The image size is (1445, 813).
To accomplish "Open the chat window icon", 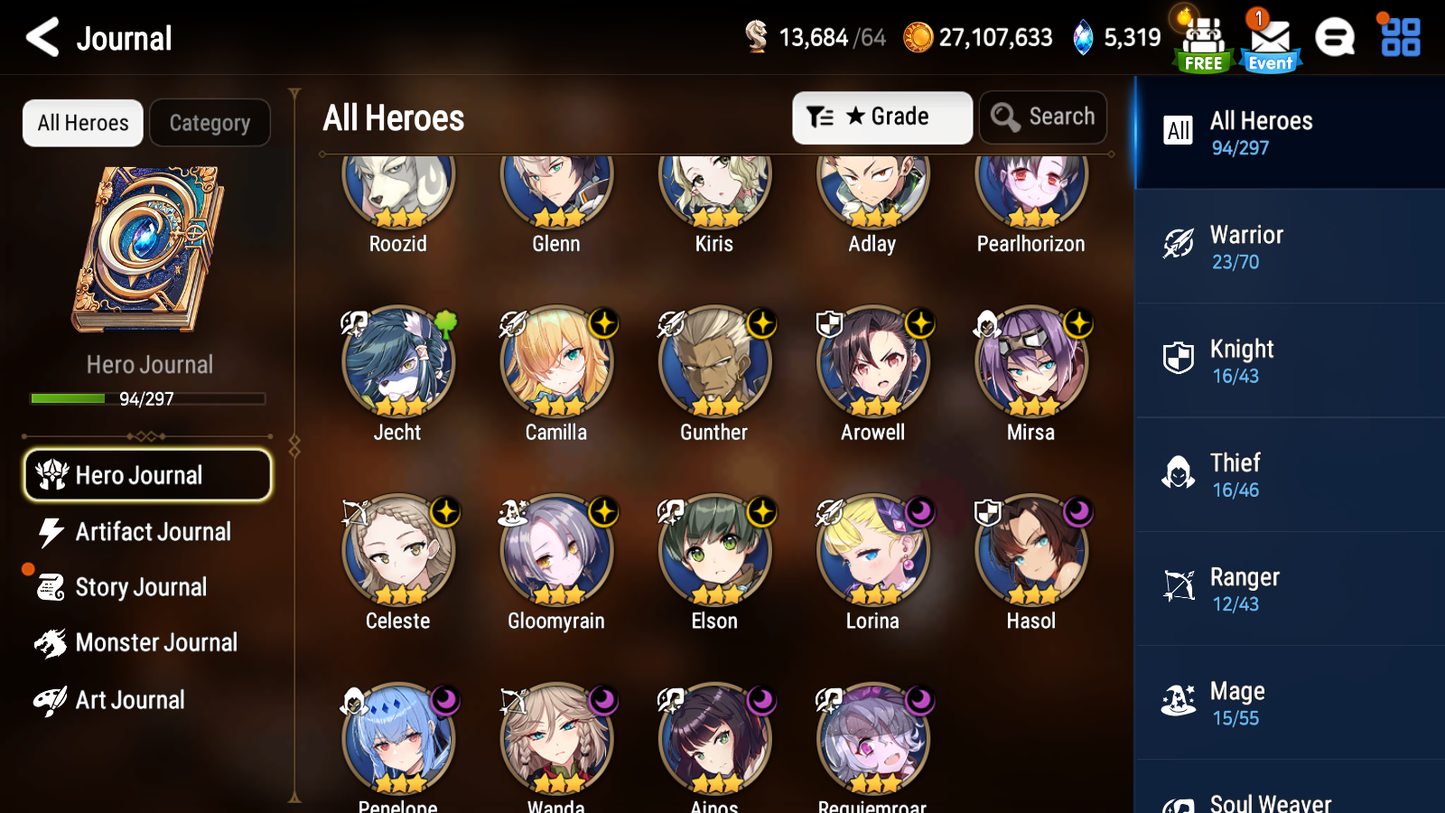I will click(1335, 37).
